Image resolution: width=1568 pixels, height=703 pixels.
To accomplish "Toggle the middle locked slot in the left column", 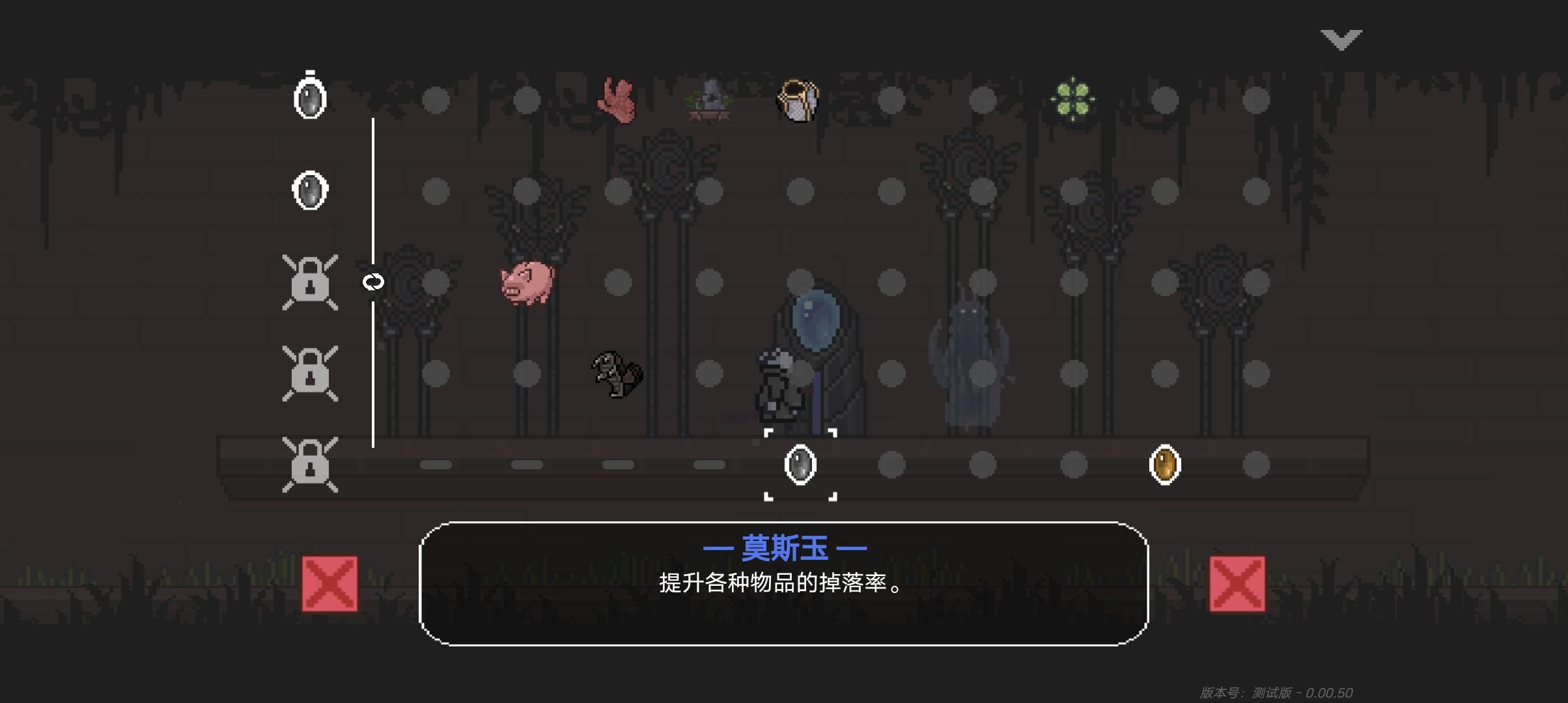I will 309,373.
